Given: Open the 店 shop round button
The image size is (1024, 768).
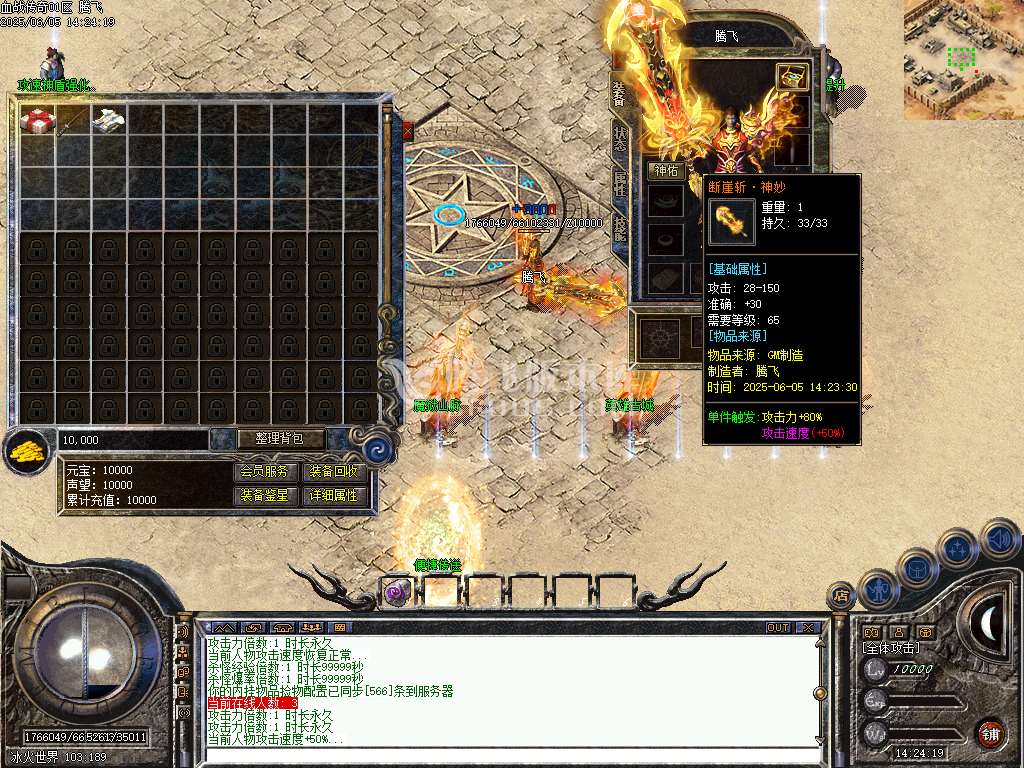Looking at the screenshot, I should [x=841, y=596].
